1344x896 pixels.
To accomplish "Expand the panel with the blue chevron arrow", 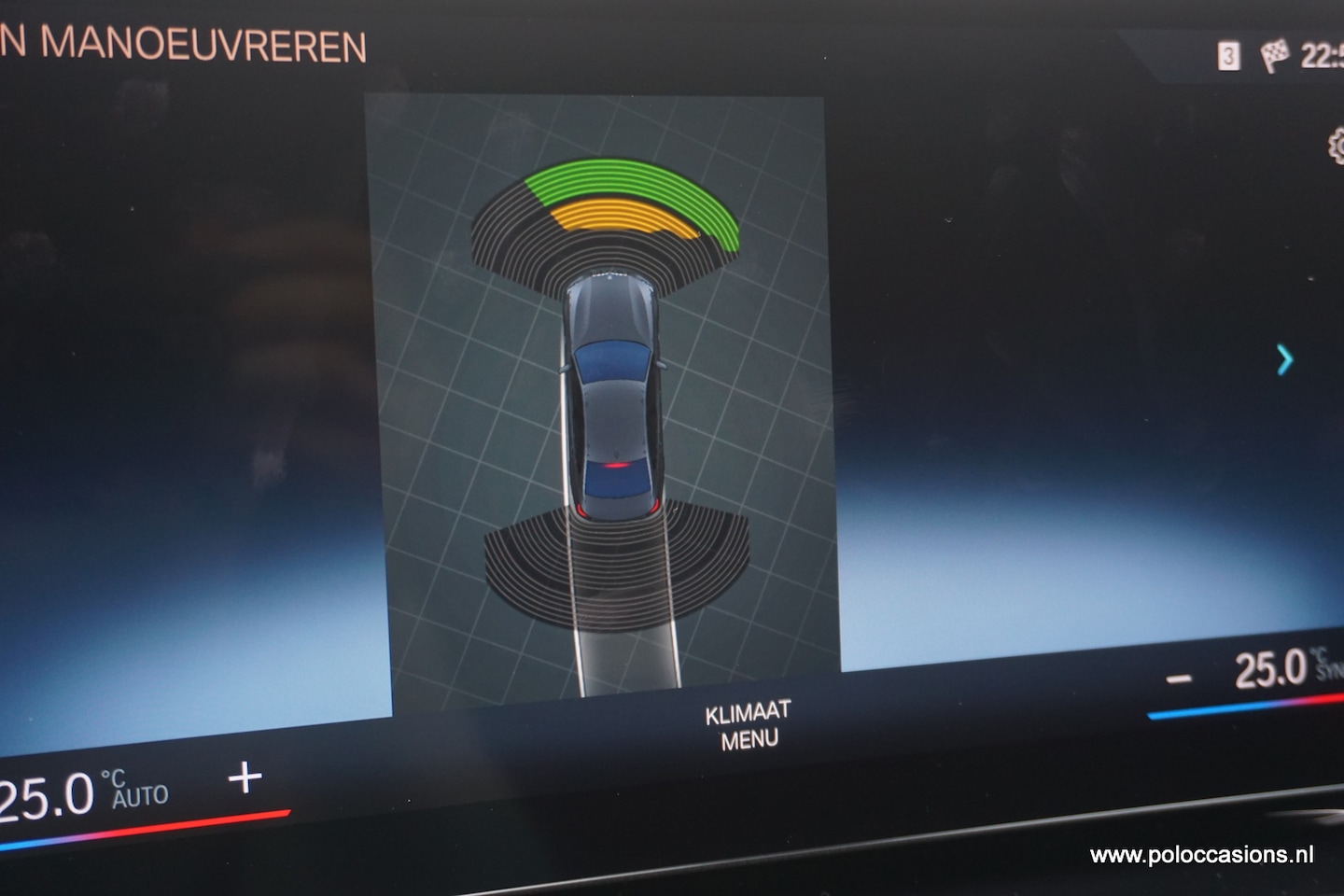I will coord(1285,359).
